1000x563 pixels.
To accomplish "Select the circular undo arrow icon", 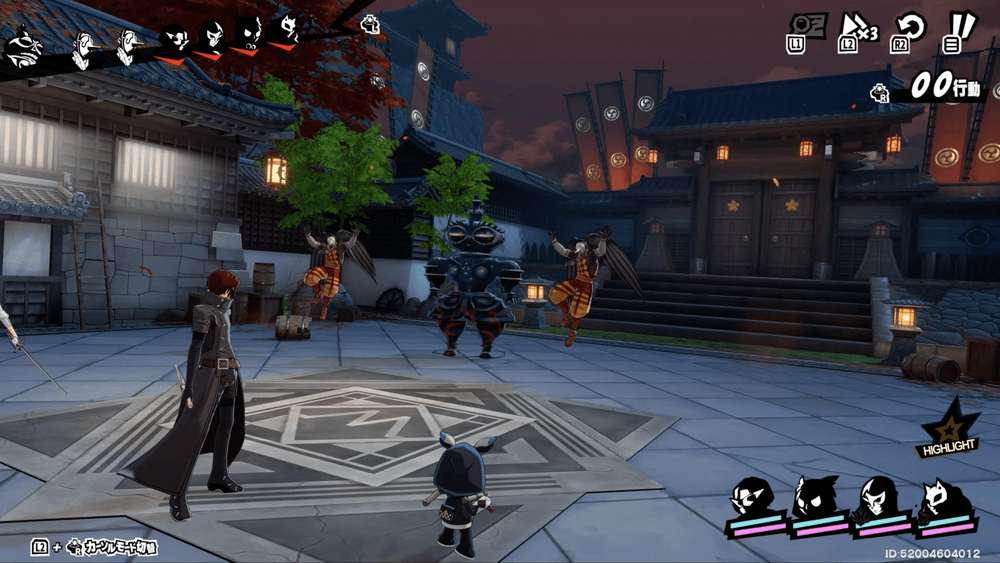I will [908, 29].
